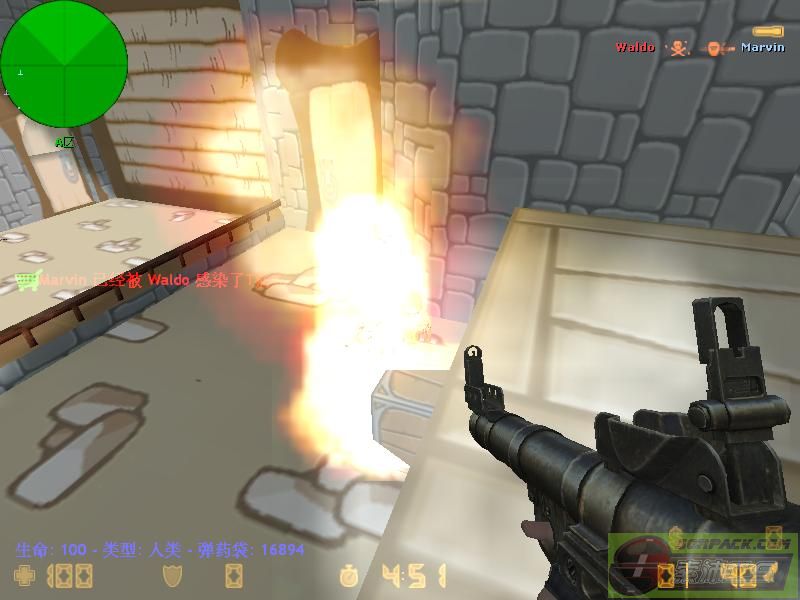Select the Waldo infects Marvin kill feed entry
Viewport: 800px width, 600px height.
tap(699, 47)
